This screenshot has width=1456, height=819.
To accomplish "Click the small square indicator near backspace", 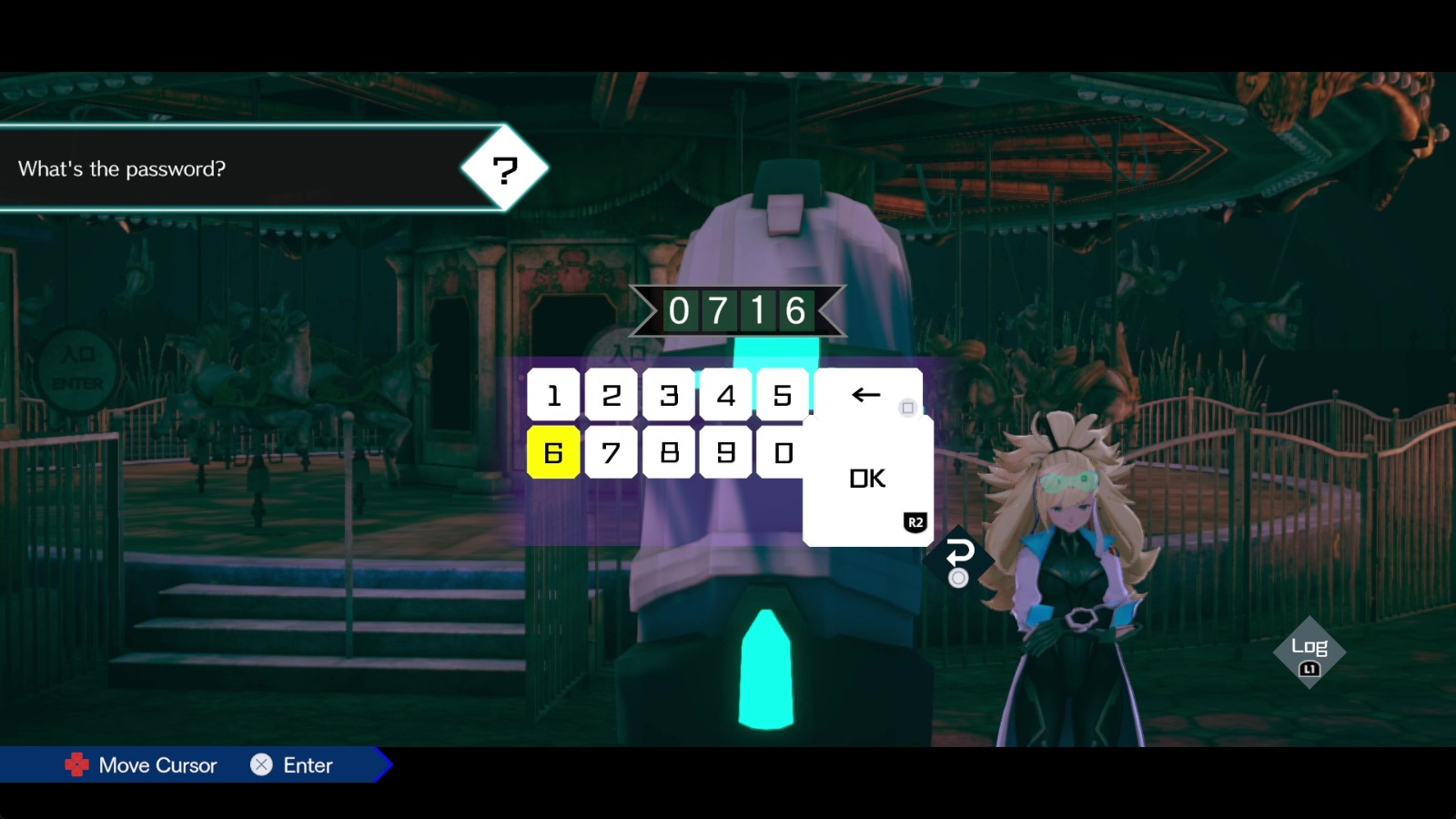I will pos(906,409).
